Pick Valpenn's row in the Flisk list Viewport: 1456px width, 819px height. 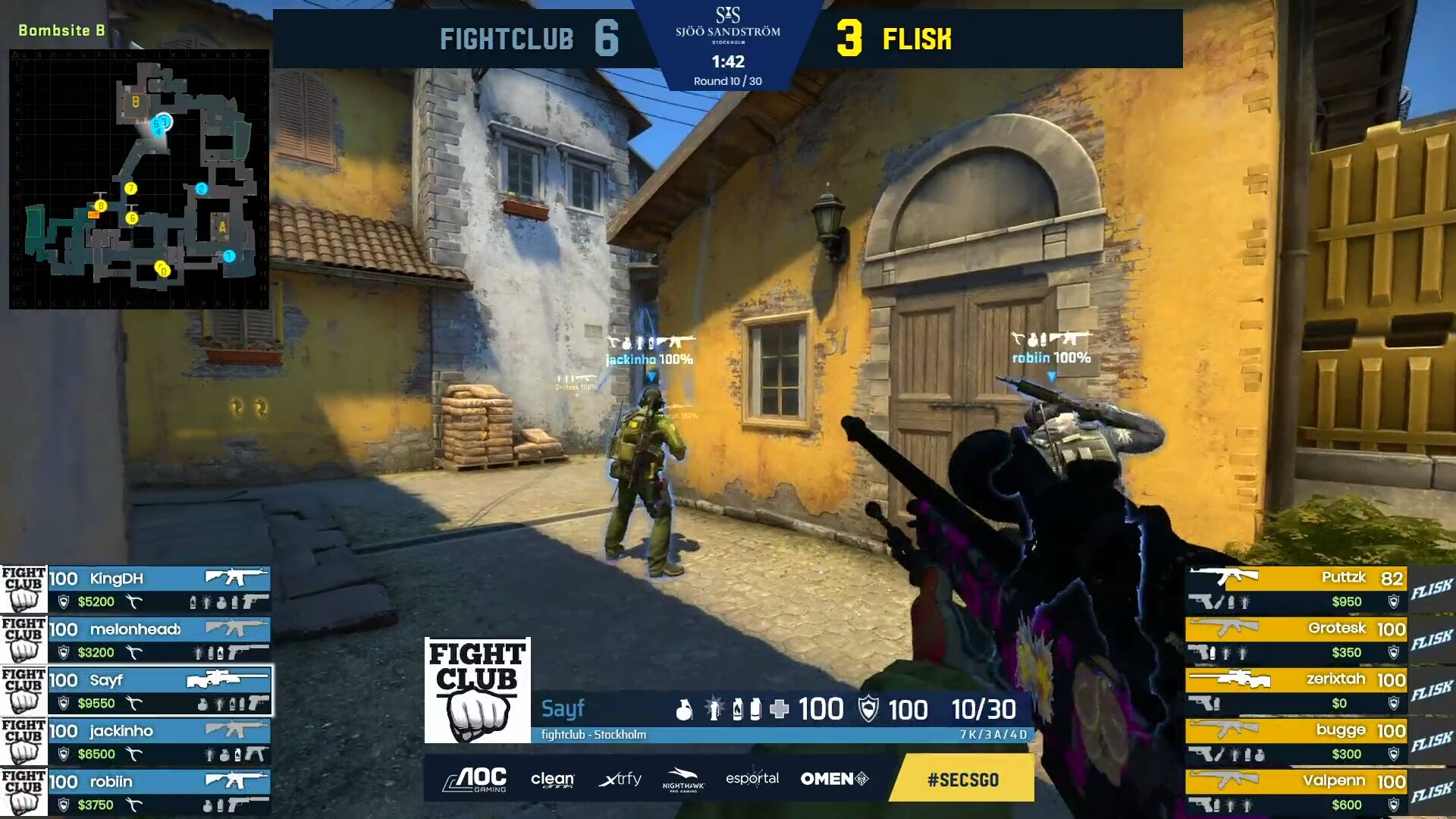coord(1297,792)
